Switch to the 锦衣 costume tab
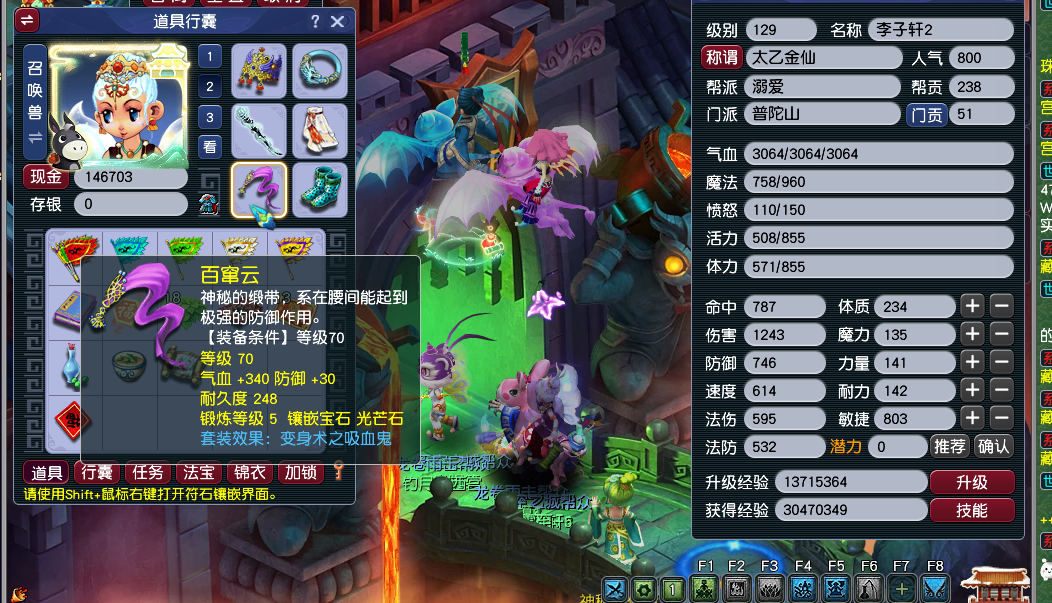1052x603 pixels. point(250,473)
